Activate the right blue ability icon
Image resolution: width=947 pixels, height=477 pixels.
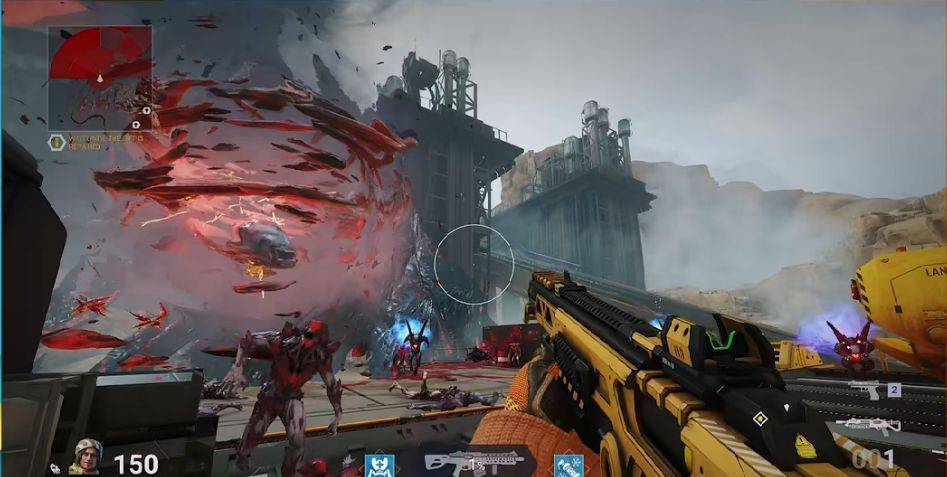(567, 466)
